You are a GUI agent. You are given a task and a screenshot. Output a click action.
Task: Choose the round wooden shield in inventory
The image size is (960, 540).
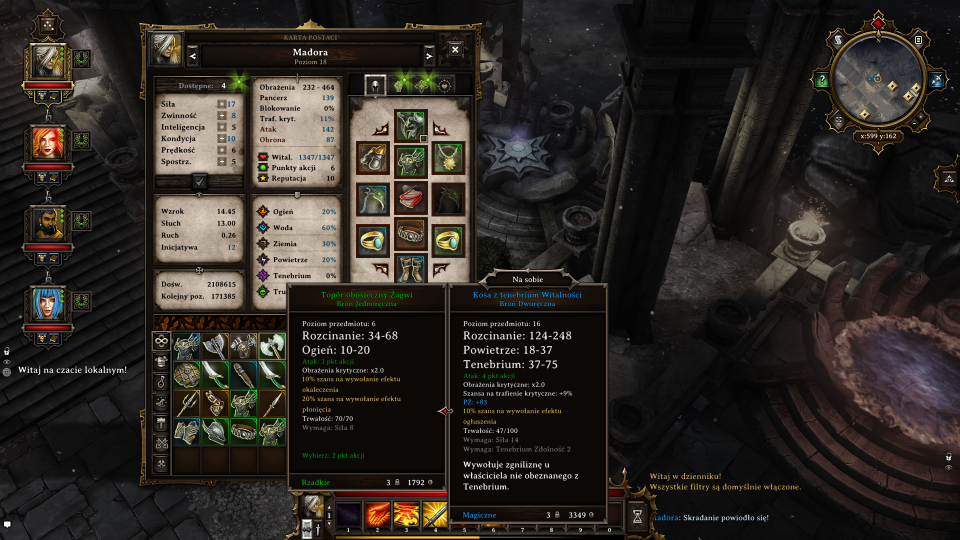click(186, 375)
